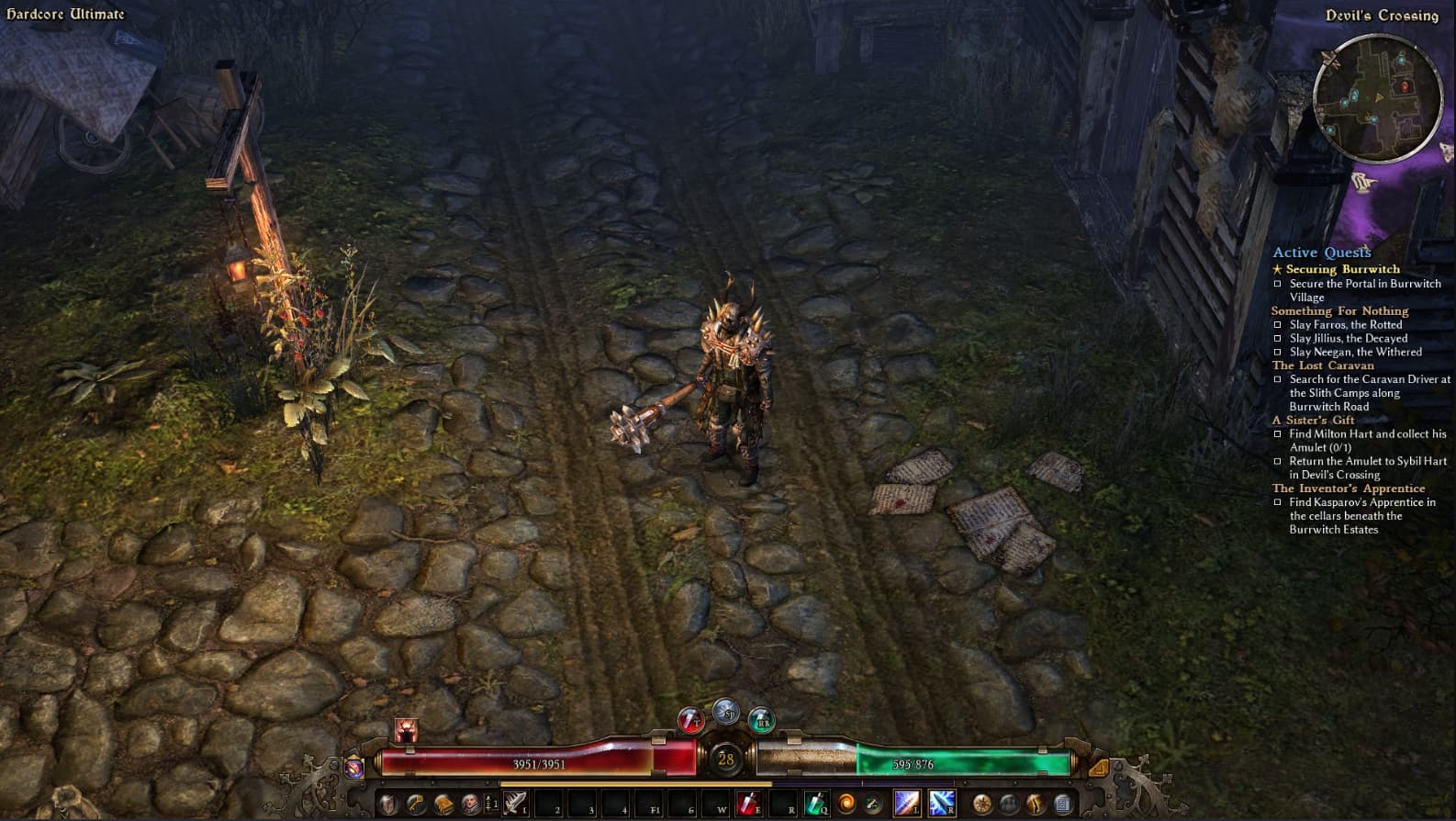
Task: Select the right mouse button lightning skill
Action: click(941, 804)
